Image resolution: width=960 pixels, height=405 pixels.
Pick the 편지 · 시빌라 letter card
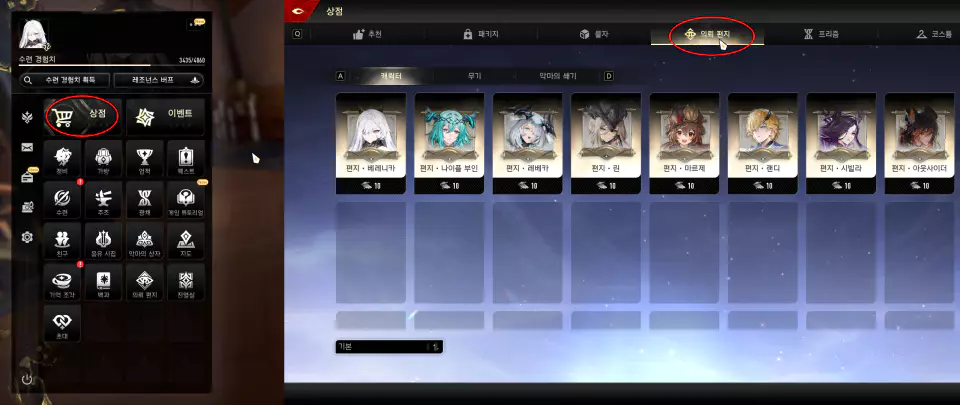coord(842,140)
